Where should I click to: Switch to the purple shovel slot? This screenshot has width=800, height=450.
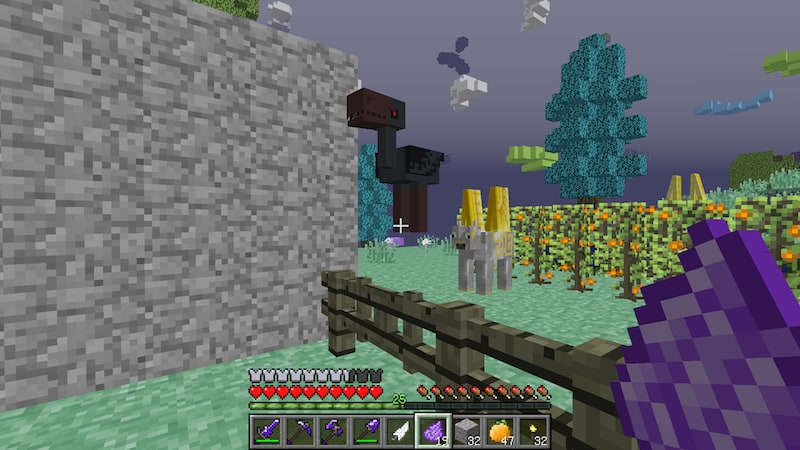click(366, 430)
